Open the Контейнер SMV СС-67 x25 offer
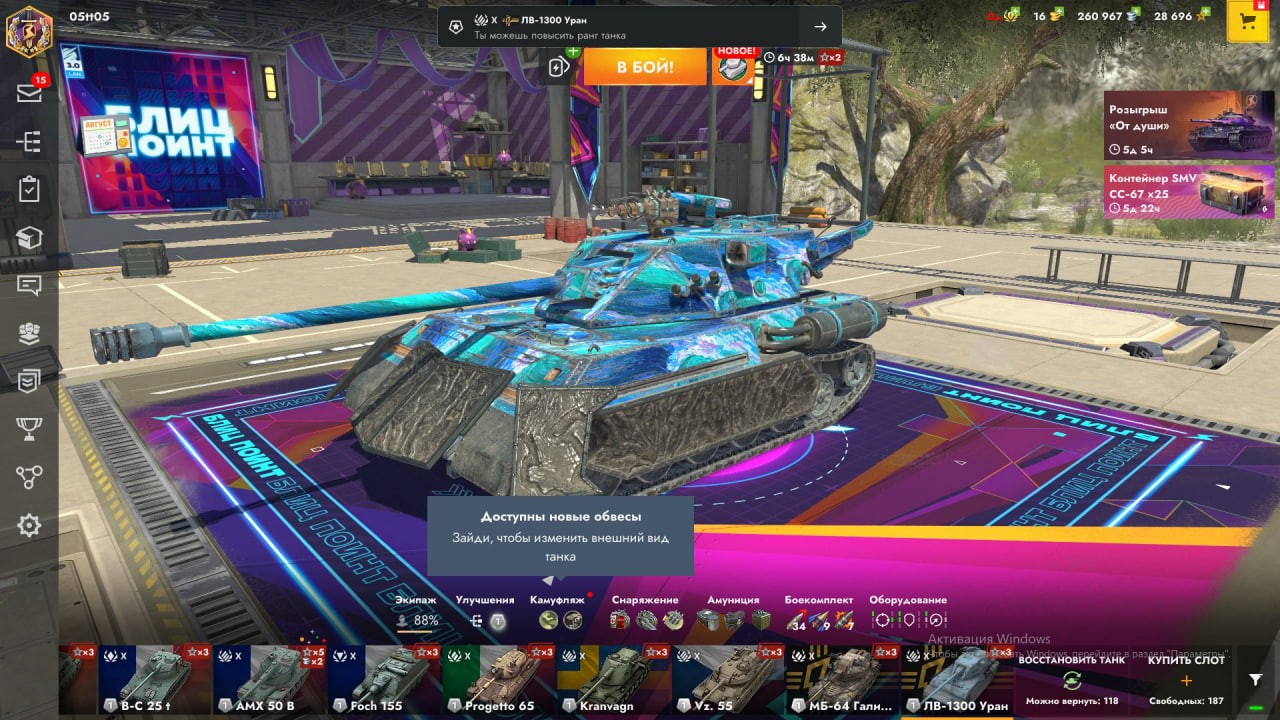The image size is (1280, 720). tap(1189, 192)
